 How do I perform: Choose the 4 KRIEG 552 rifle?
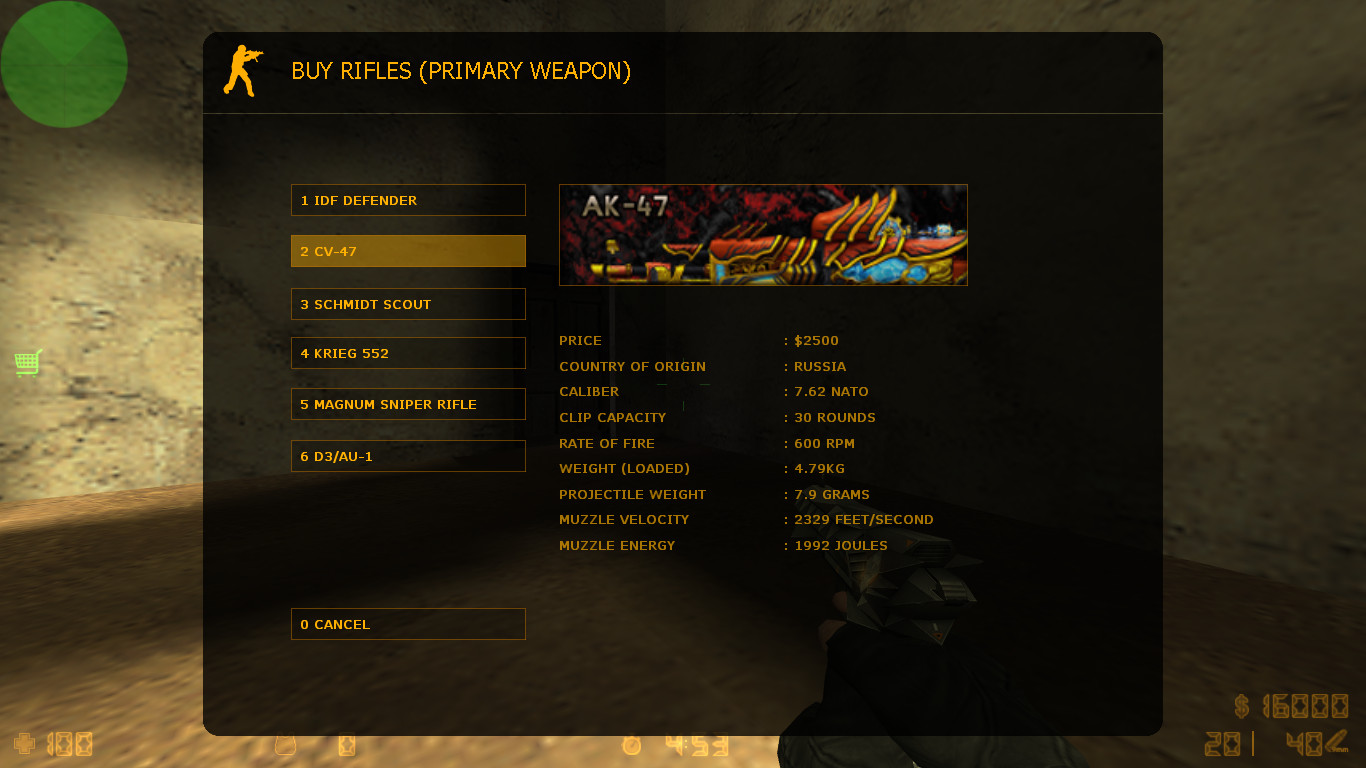407,352
